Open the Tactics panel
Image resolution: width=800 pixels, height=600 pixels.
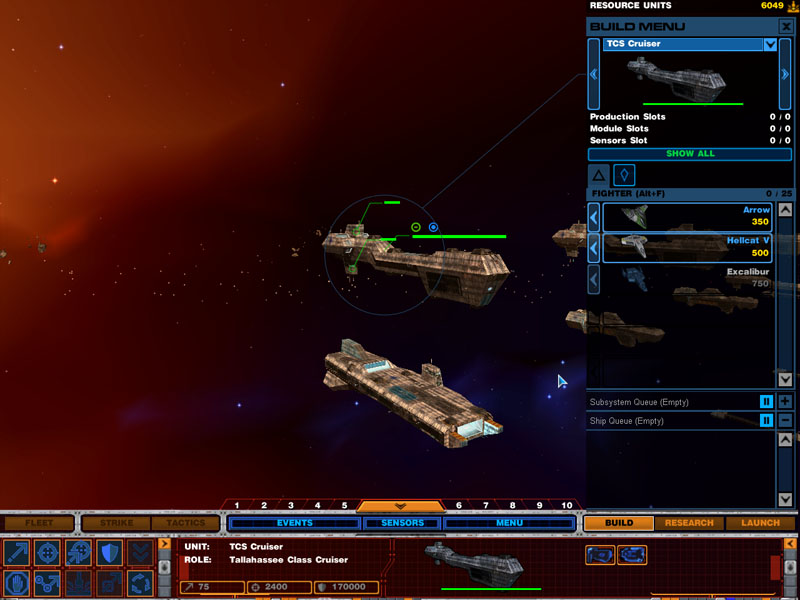coord(185,523)
